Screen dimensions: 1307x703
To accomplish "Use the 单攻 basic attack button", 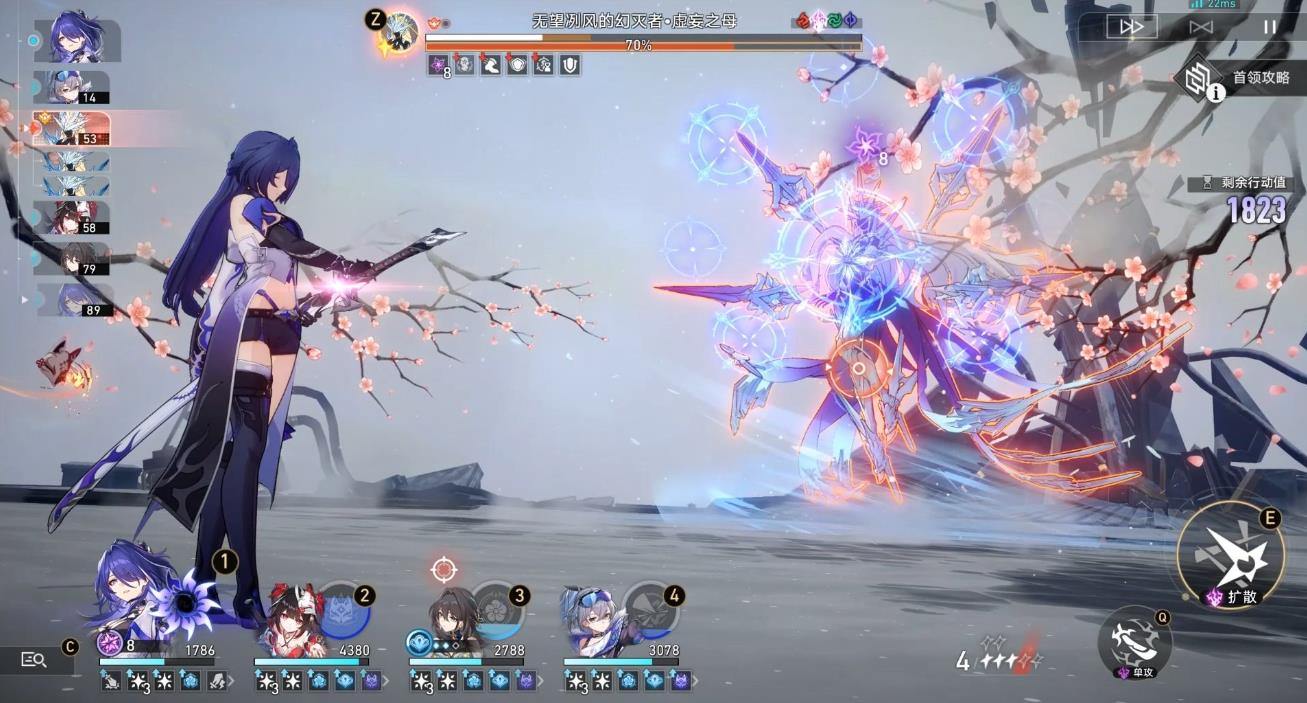I will tap(1135, 640).
